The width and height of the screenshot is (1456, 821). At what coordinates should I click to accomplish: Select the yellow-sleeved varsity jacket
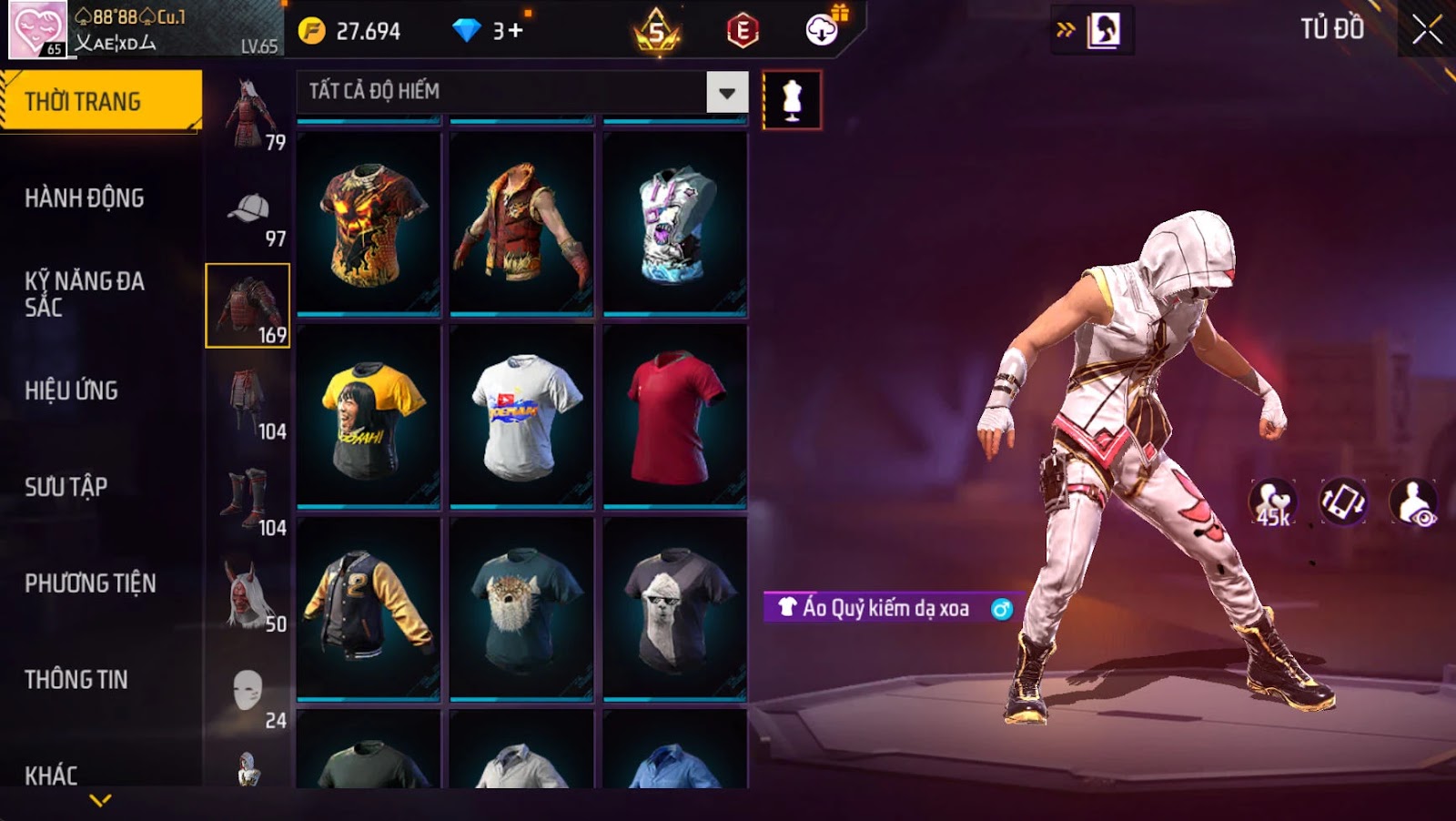369,608
